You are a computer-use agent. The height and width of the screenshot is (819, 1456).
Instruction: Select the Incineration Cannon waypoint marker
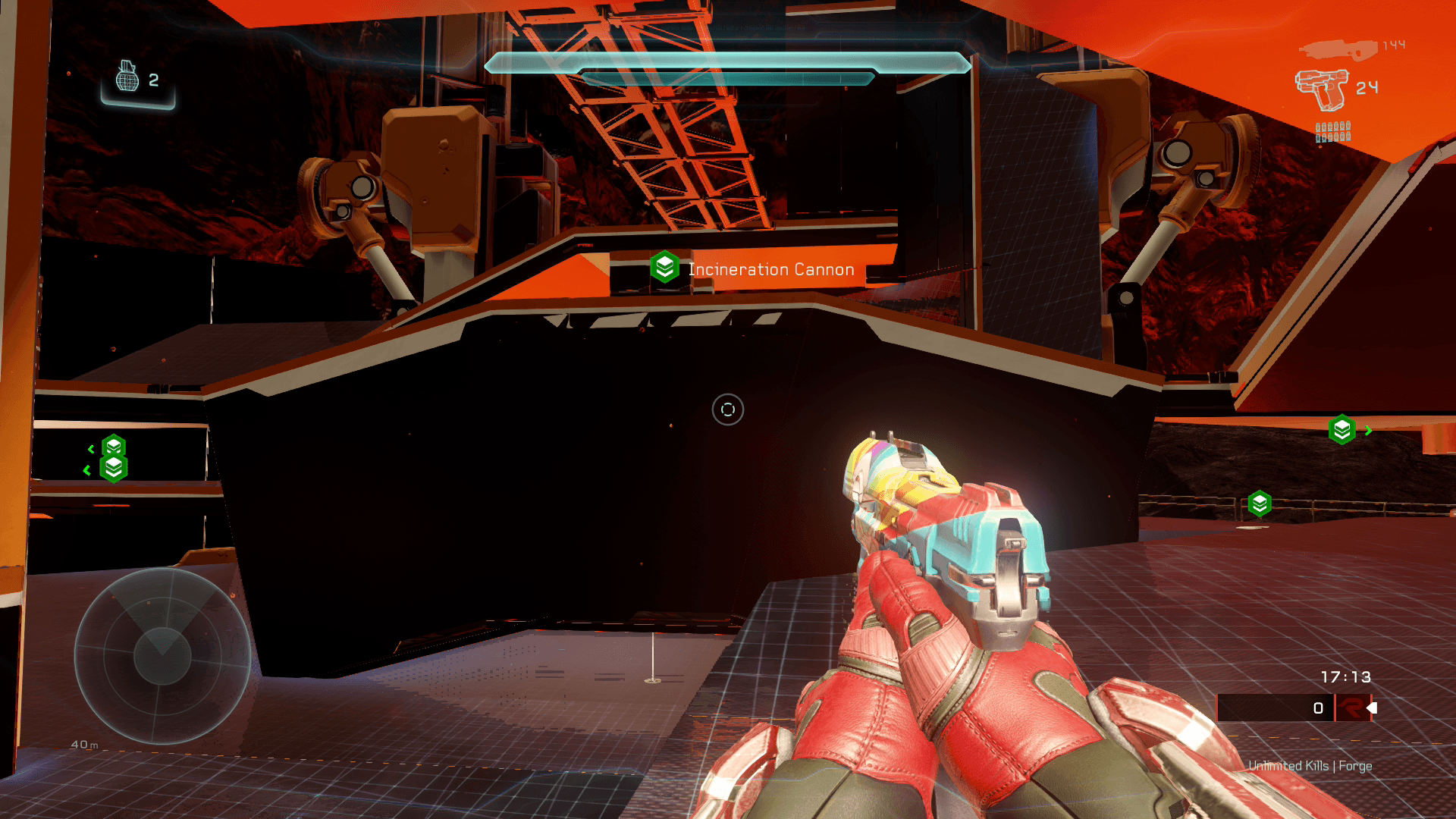665,268
